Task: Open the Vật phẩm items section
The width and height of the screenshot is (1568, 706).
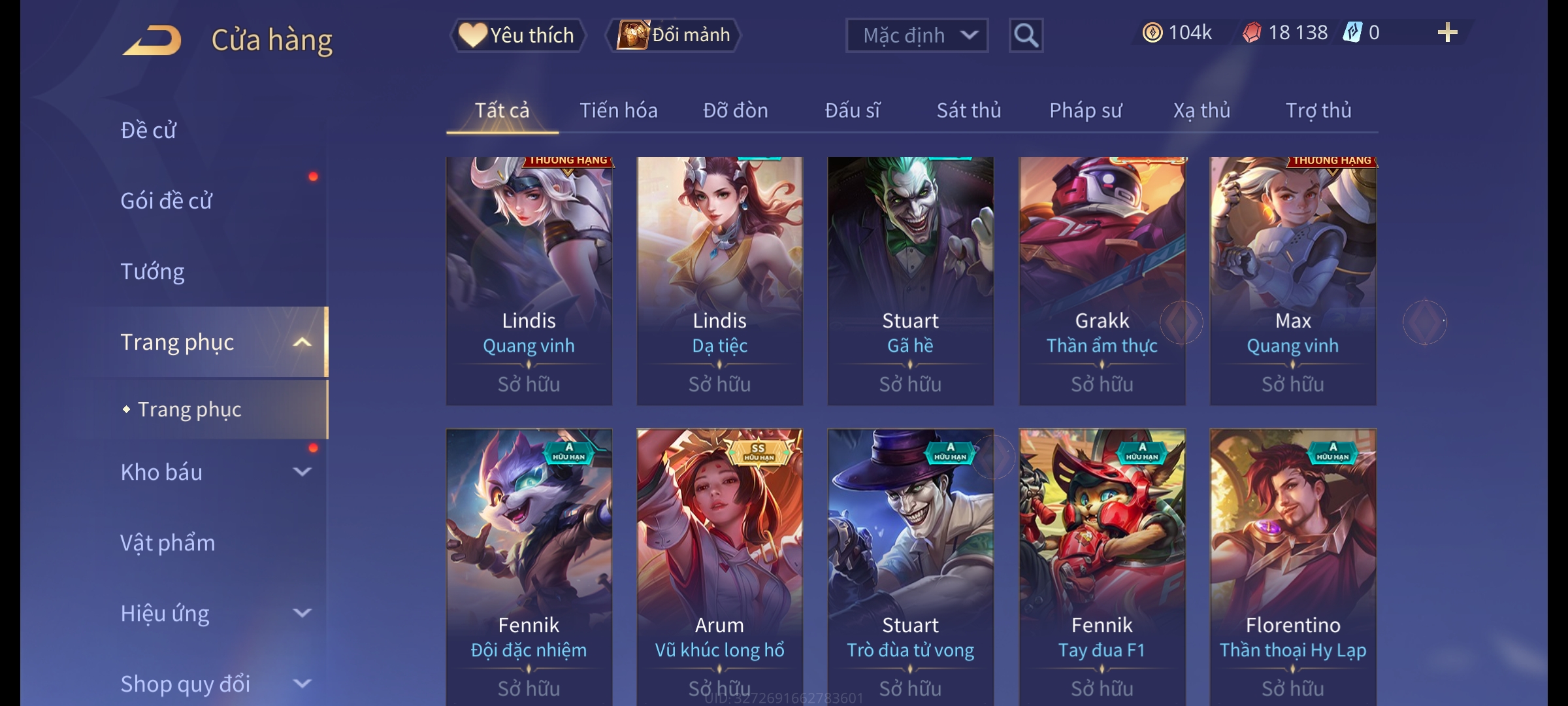Action: [x=168, y=543]
